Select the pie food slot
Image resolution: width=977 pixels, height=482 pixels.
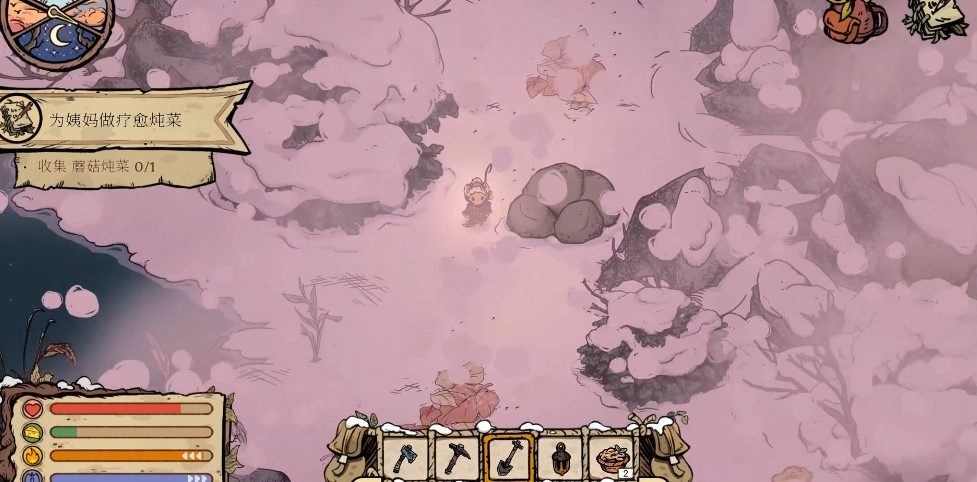(x=612, y=458)
